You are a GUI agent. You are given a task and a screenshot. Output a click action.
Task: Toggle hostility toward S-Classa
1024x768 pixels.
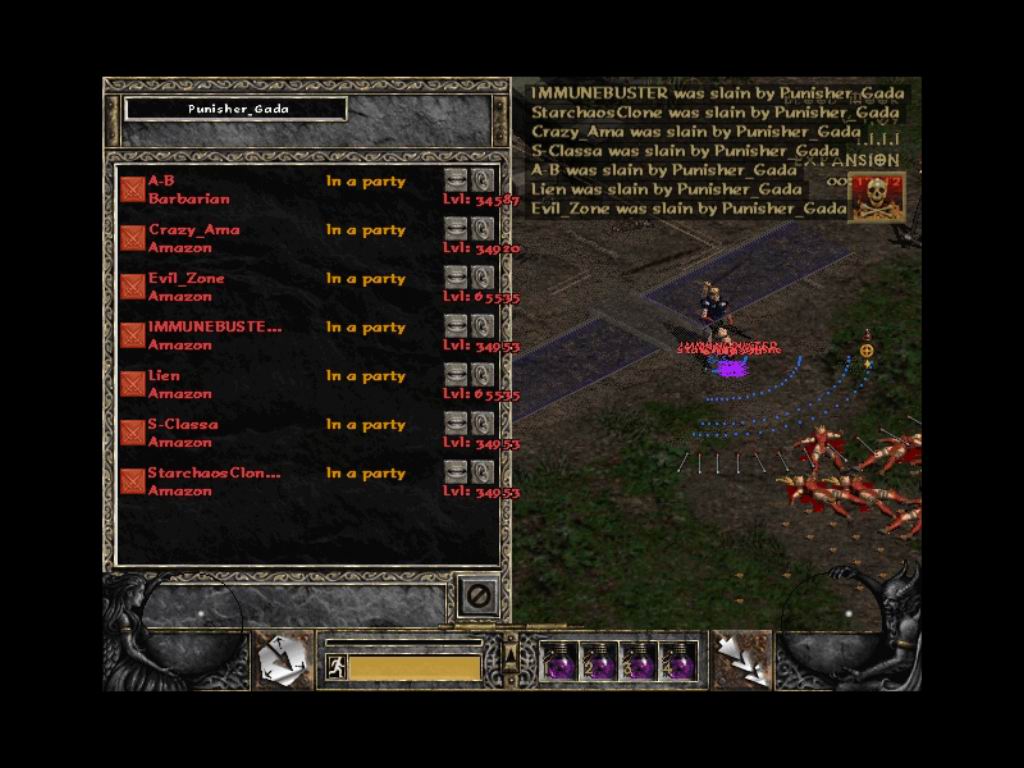tap(132, 433)
